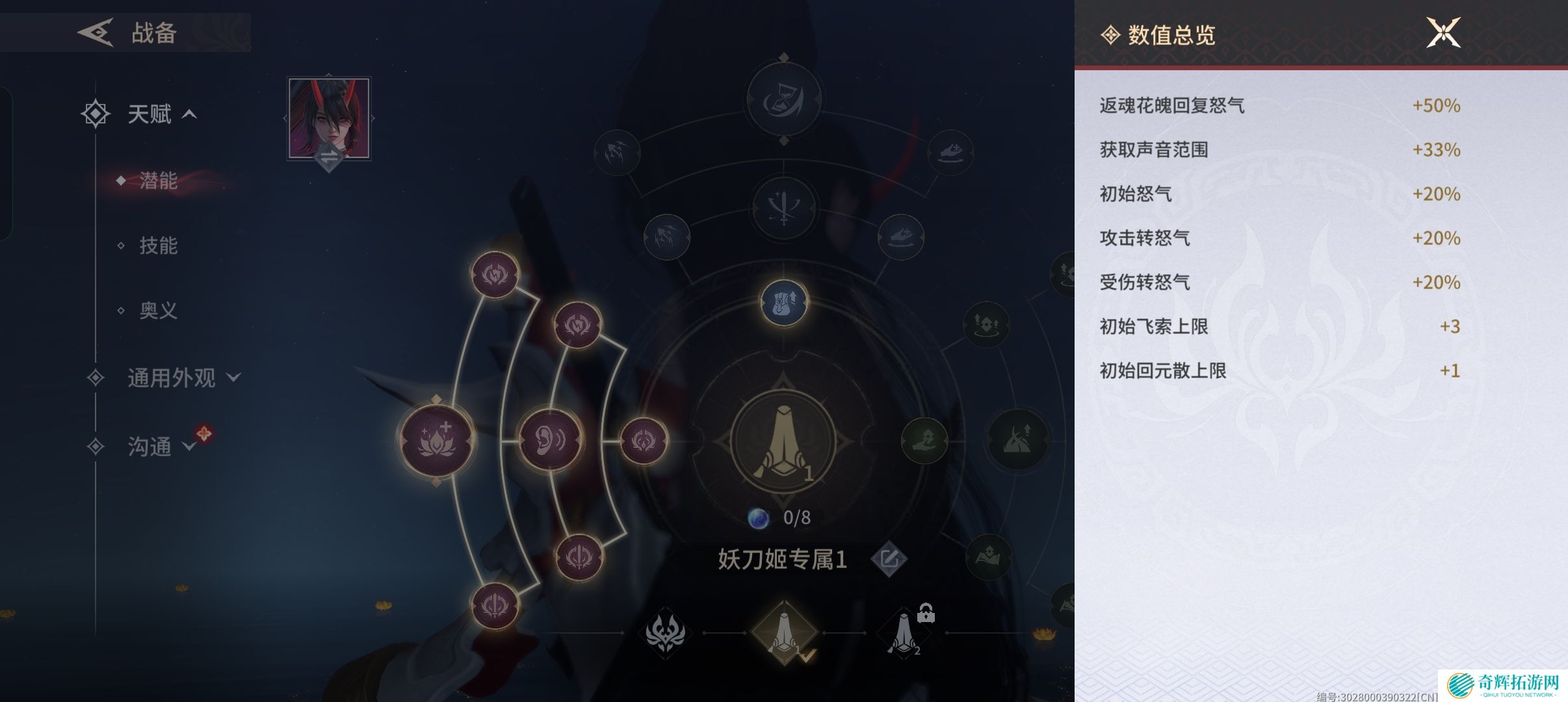Viewport: 1568px width, 702px height.
Task: Select the lotus flower talent node
Action: click(x=436, y=440)
